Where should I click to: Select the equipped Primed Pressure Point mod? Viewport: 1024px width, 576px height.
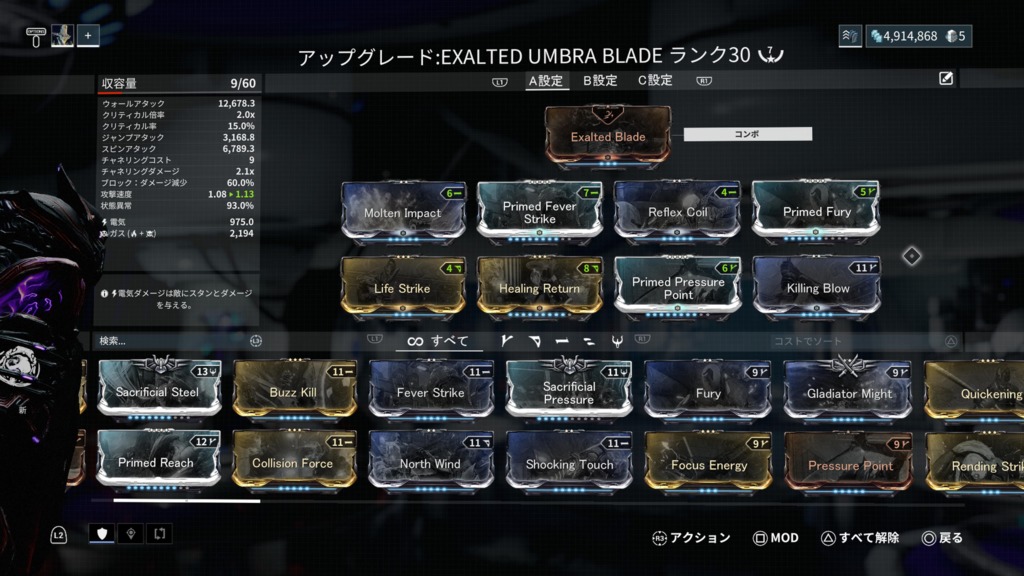[677, 288]
